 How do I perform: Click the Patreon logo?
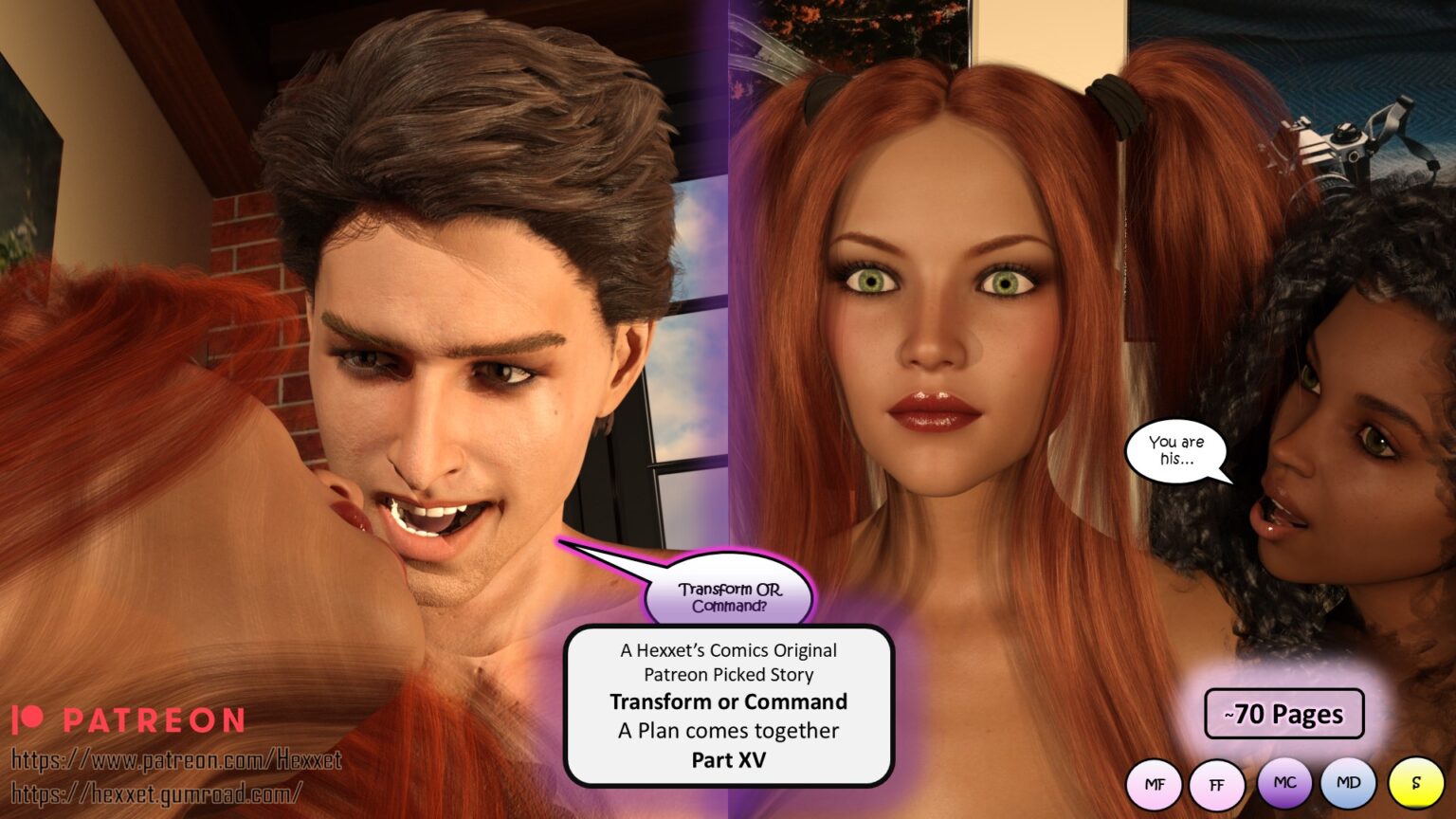[128, 720]
